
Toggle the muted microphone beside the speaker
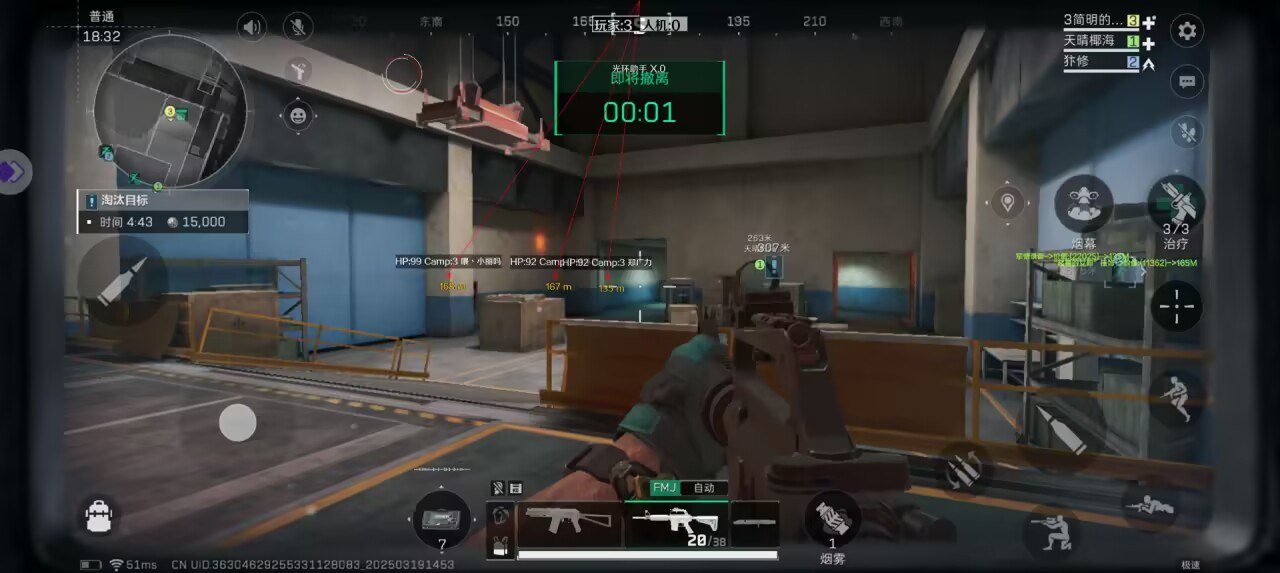pyautogui.click(x=297, y=27)
